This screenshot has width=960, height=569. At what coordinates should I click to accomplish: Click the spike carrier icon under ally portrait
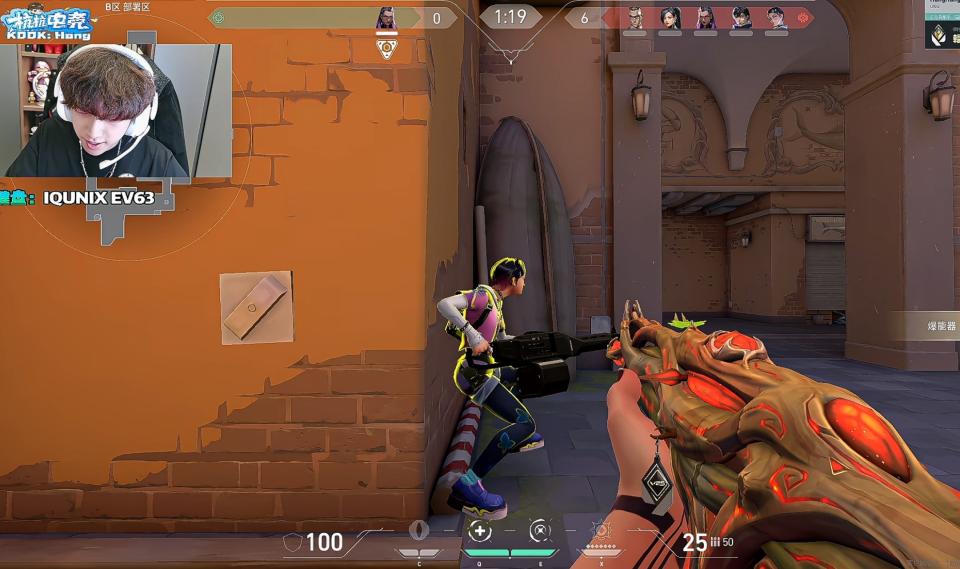(x=386, y=48)
